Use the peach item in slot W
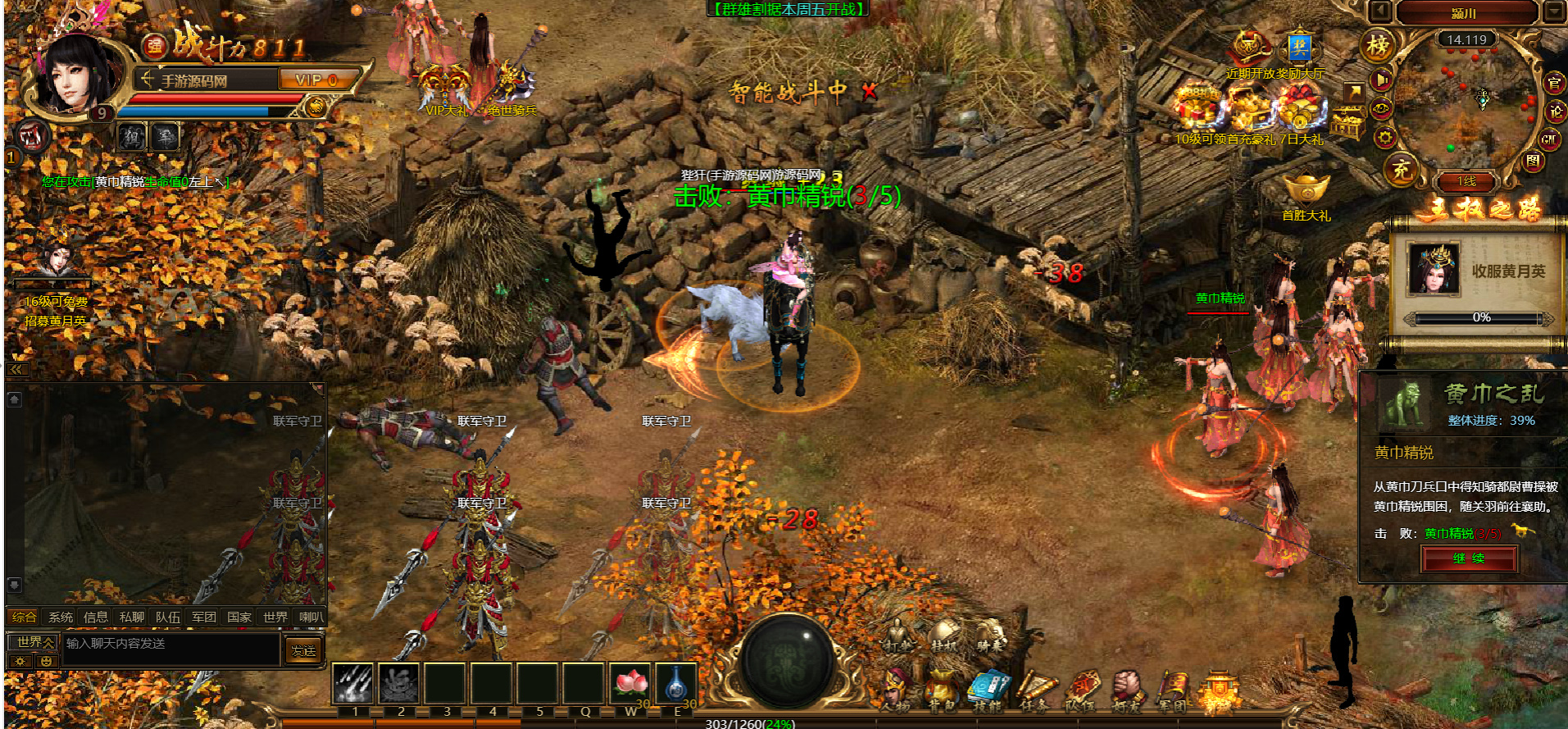Image resolution: width=1568 pixels, height=729 pixels. coord(629,684)
